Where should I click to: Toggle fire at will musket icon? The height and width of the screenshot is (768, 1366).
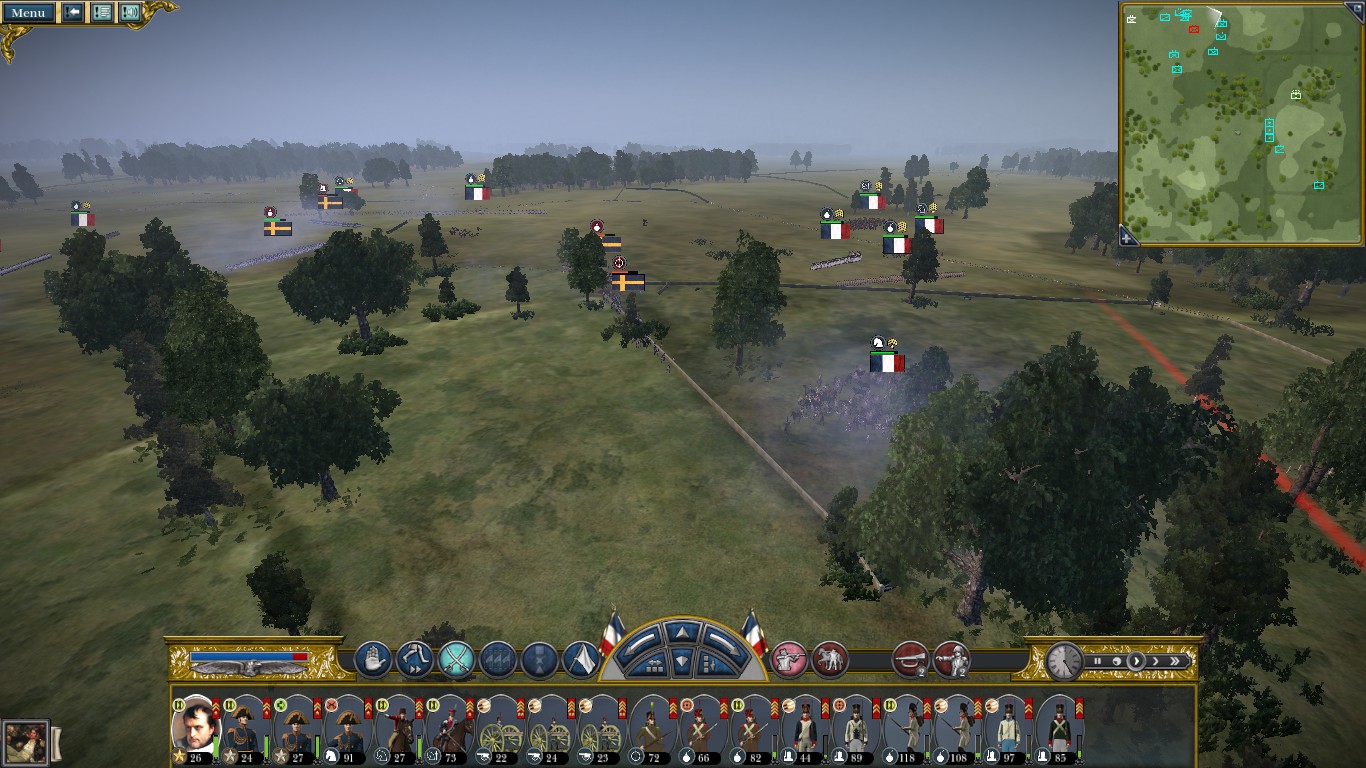(789, 660)
